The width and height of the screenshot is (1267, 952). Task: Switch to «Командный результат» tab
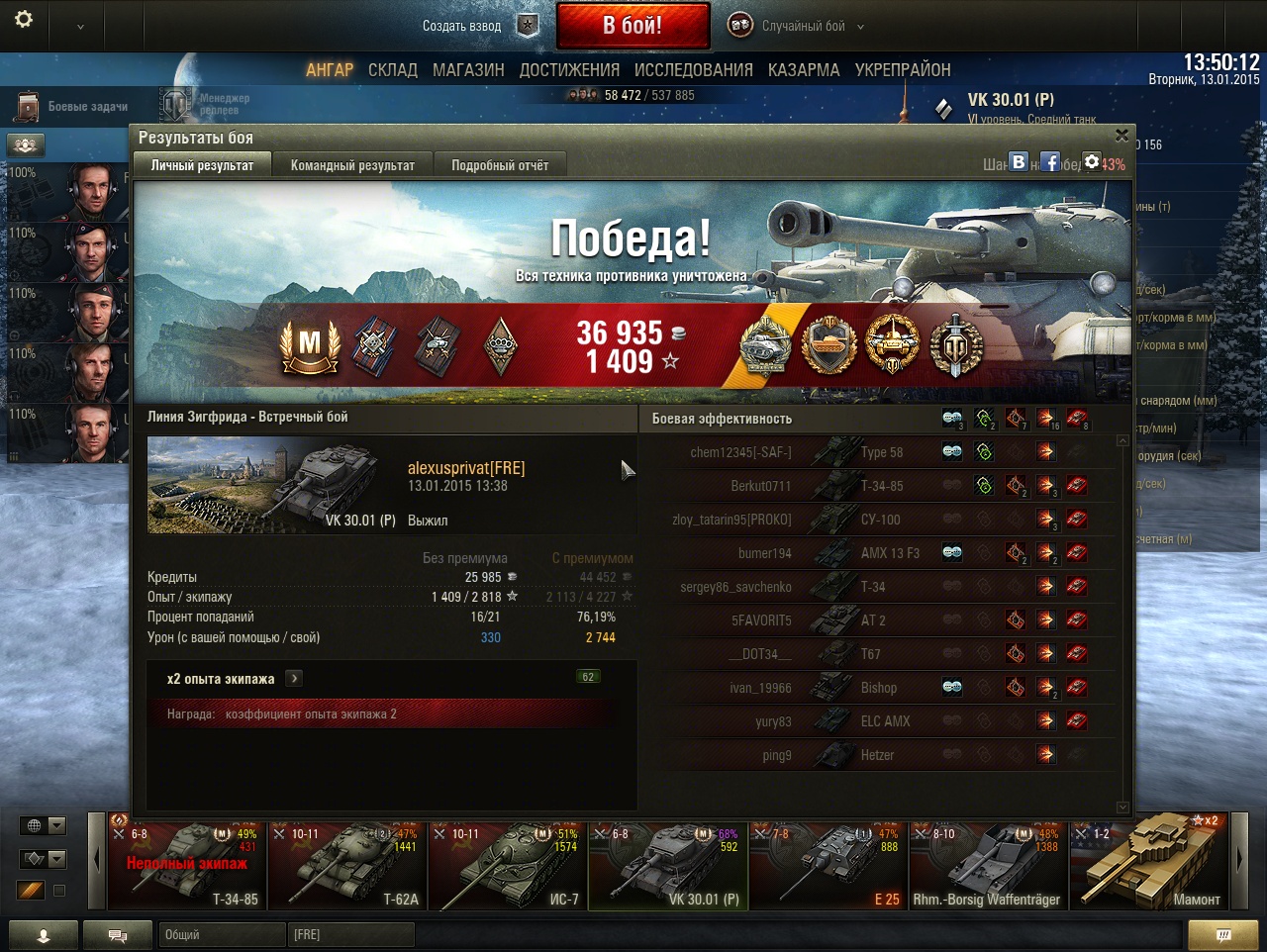[x=352, y=165]
